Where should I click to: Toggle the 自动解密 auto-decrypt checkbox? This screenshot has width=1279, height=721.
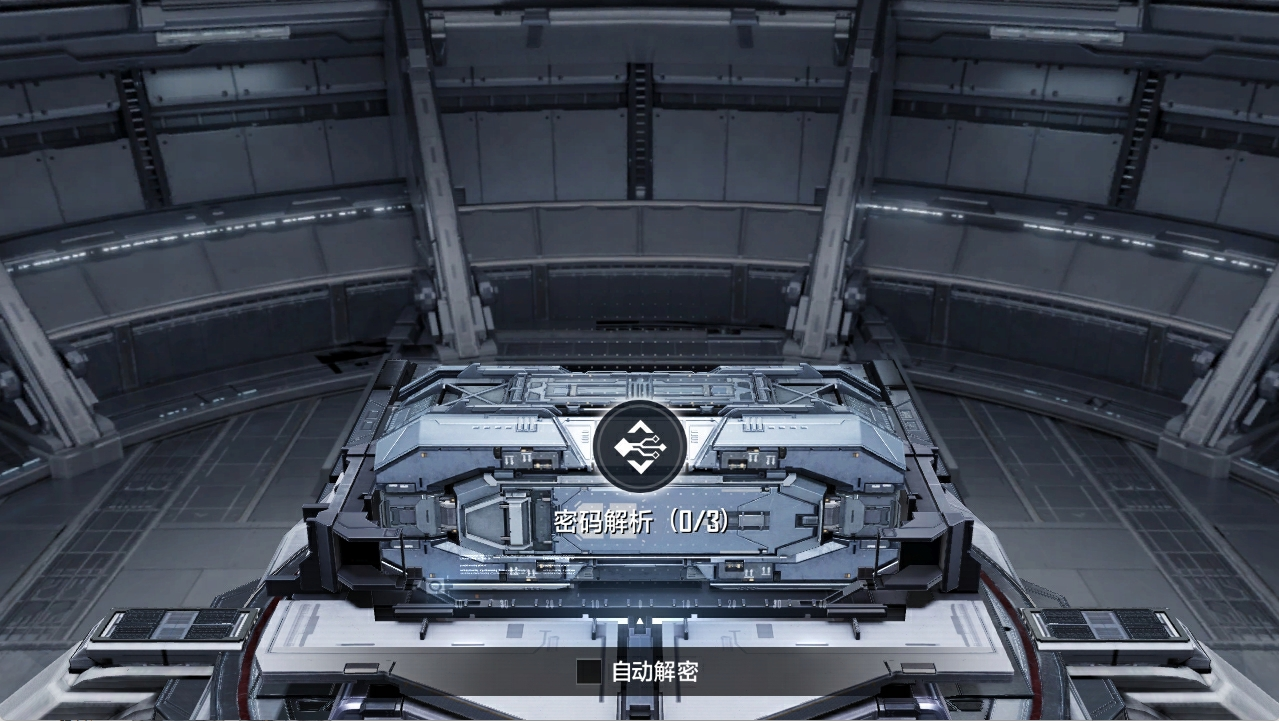pos(589,671)
